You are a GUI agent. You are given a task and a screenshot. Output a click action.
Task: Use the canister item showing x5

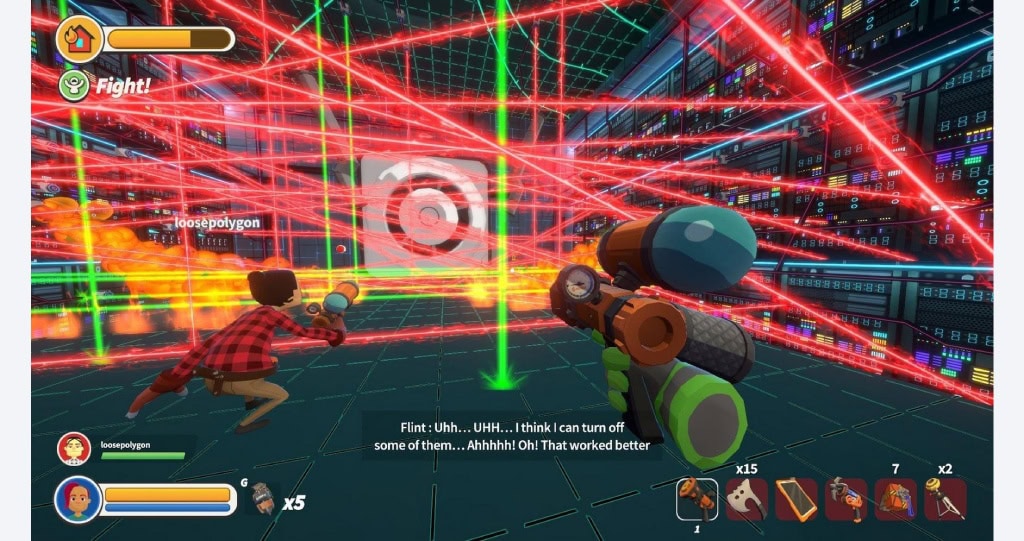pyautogui.click(x=262, y=498)
